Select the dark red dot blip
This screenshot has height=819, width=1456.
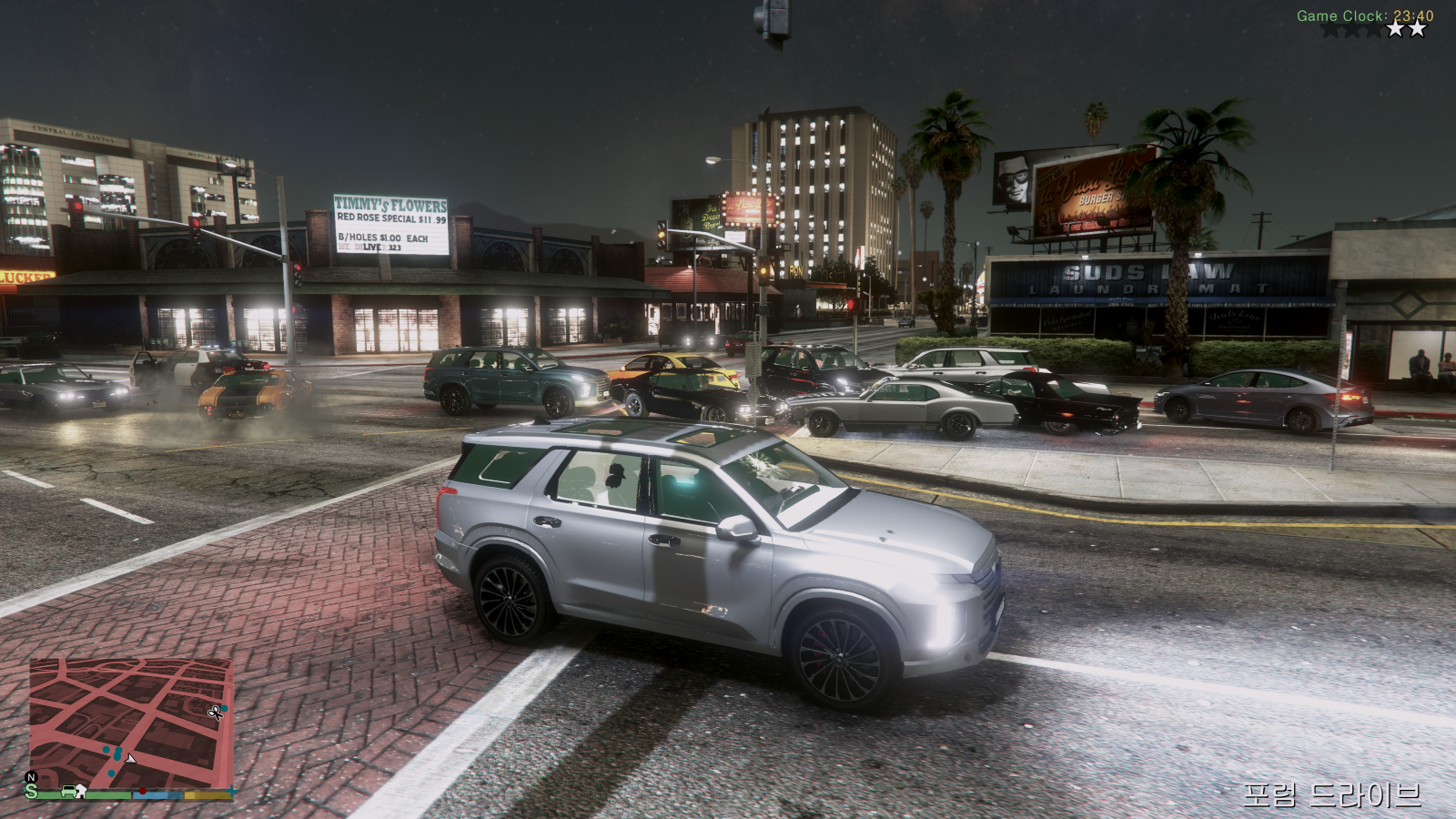[x=142, y=792]
